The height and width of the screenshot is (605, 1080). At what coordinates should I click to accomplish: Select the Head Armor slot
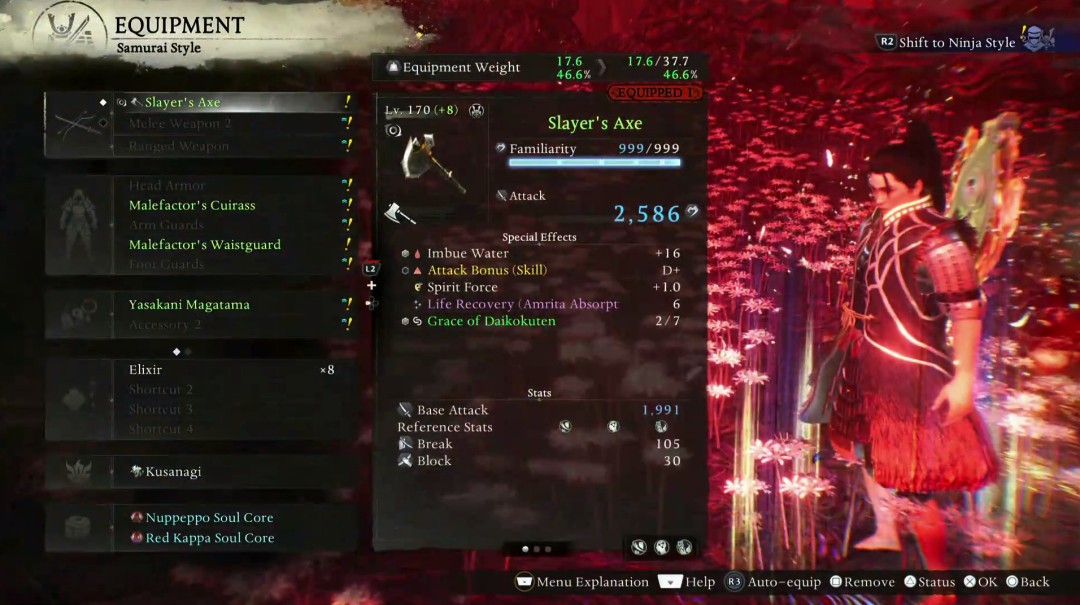[x=167, y=185]
